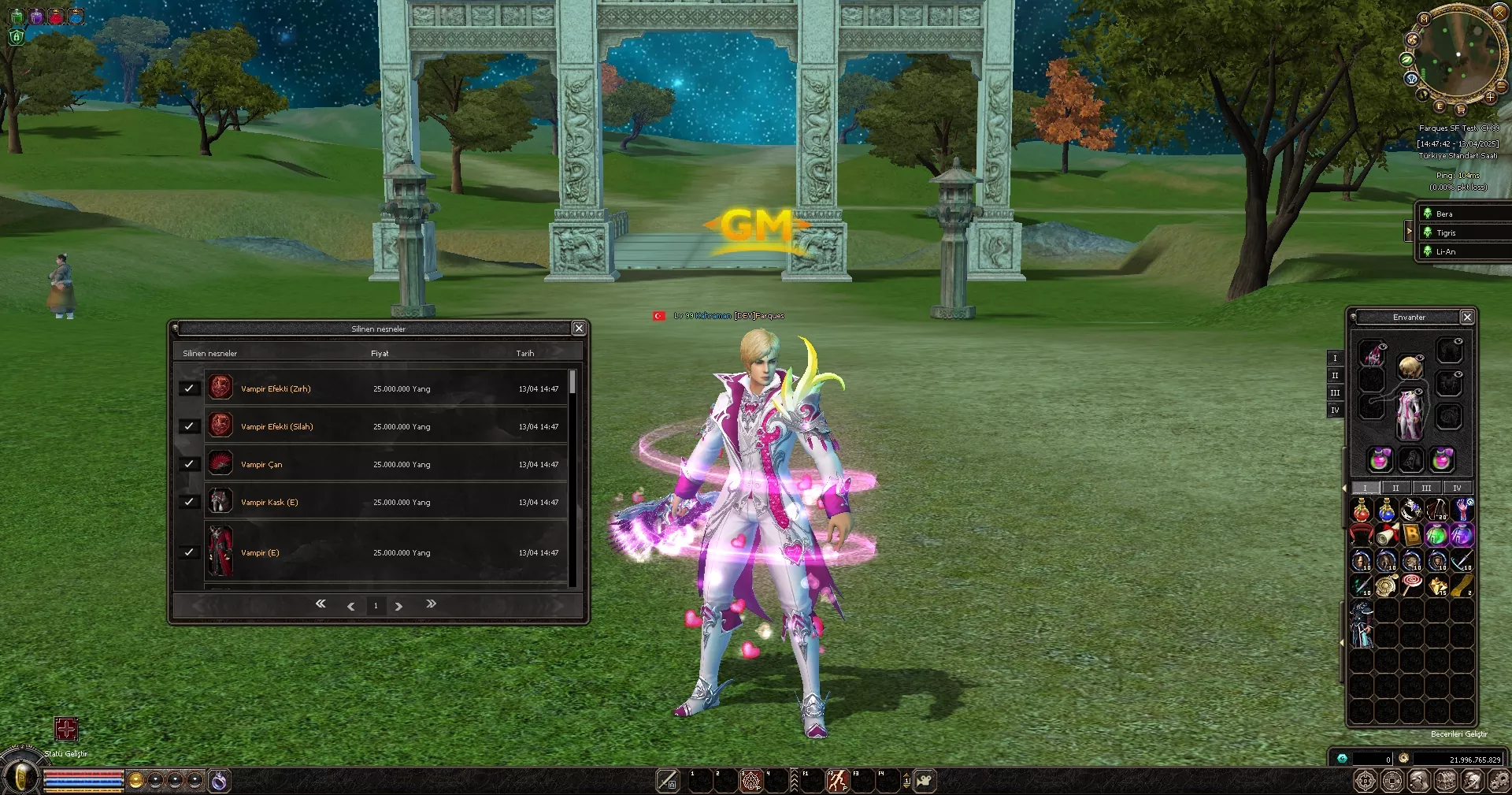Click the quickslot page up arrow near the camera icon
The width and height of the screenshot is (1512, 795).
click(x=906, y=775)
